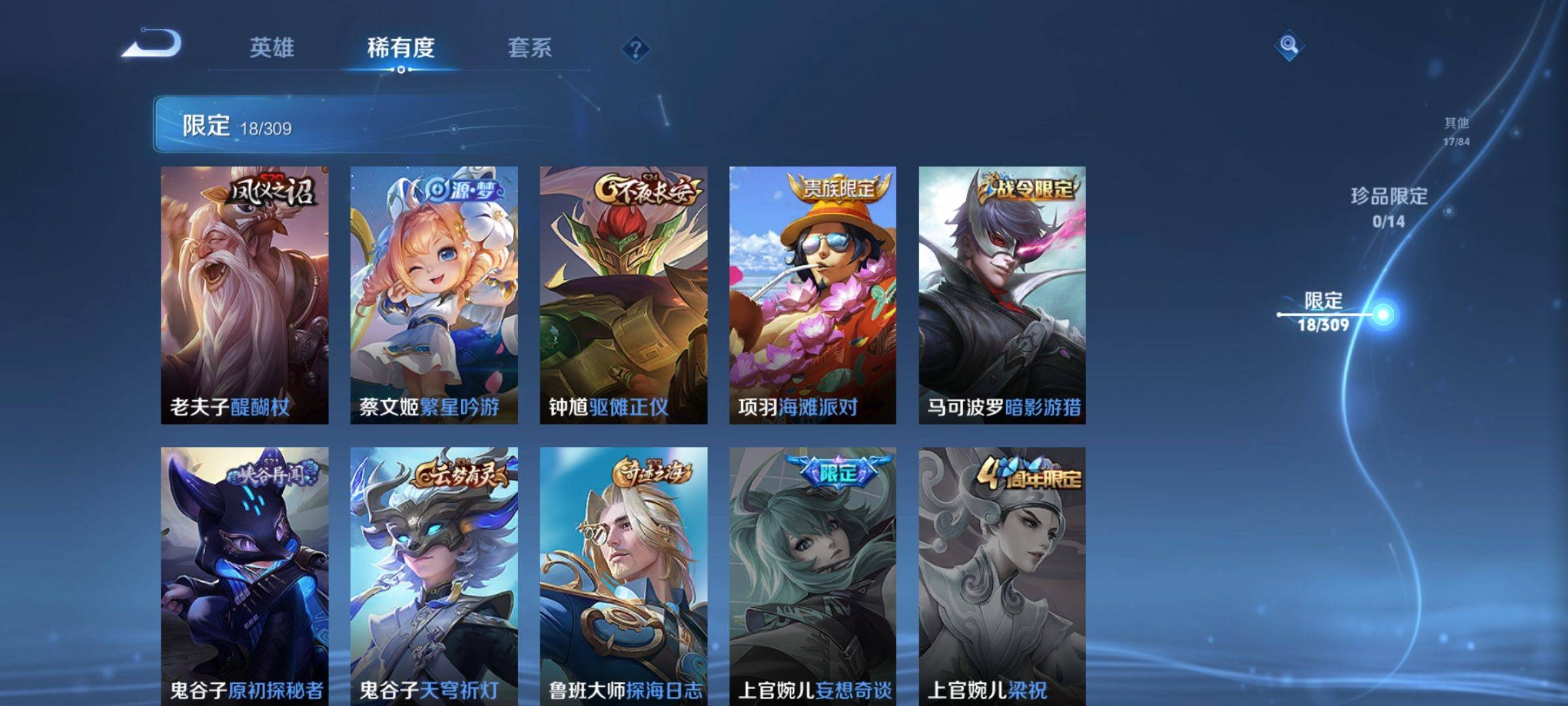Open the 鬼谷子 天穹祈灯 skin card
Viewport: 1568px width, 706px height.
[x=434, y=575]
